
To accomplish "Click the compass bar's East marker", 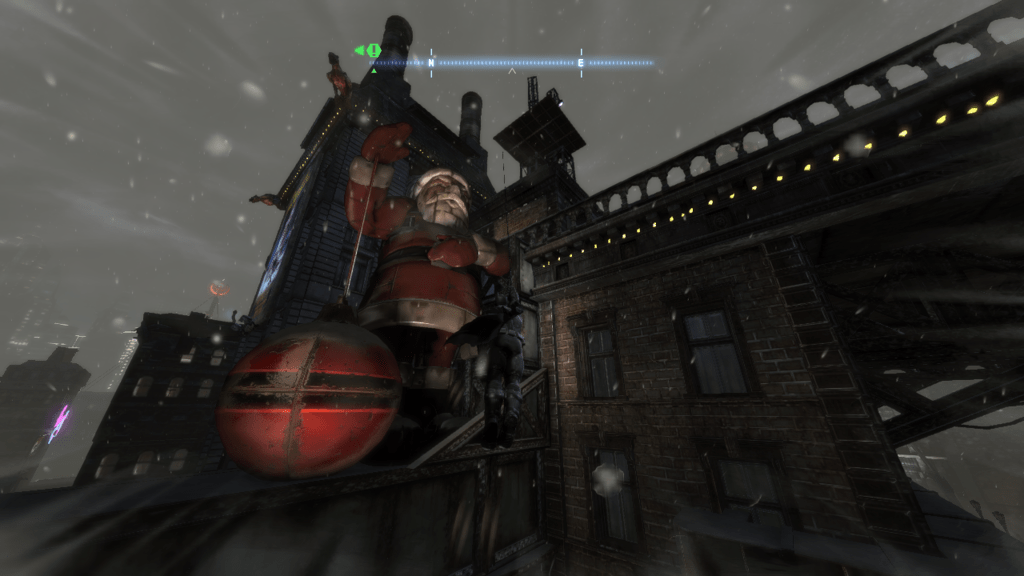I will [x=581, y=62].
